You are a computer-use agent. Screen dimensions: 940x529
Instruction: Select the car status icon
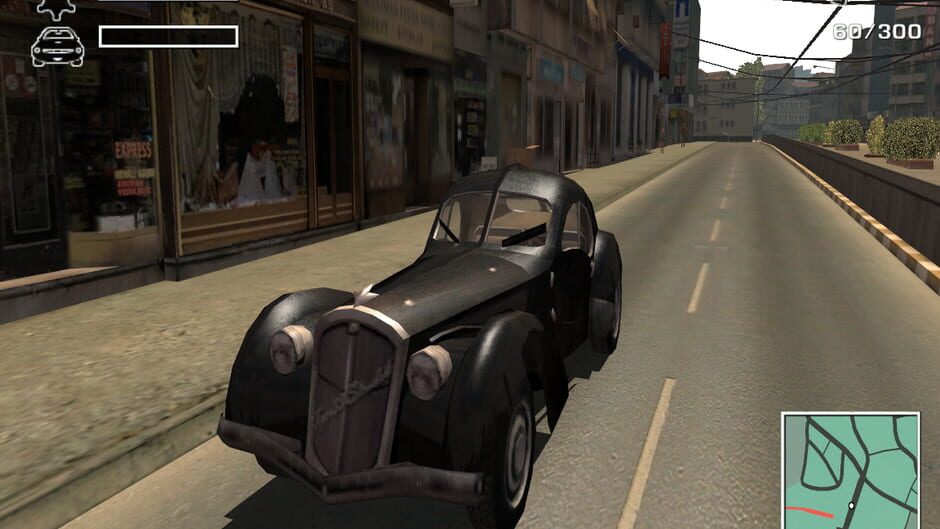[57, 46]
